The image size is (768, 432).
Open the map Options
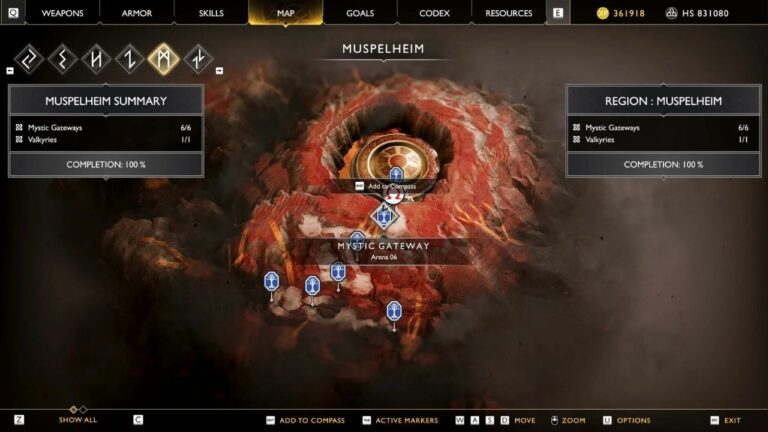633,420
